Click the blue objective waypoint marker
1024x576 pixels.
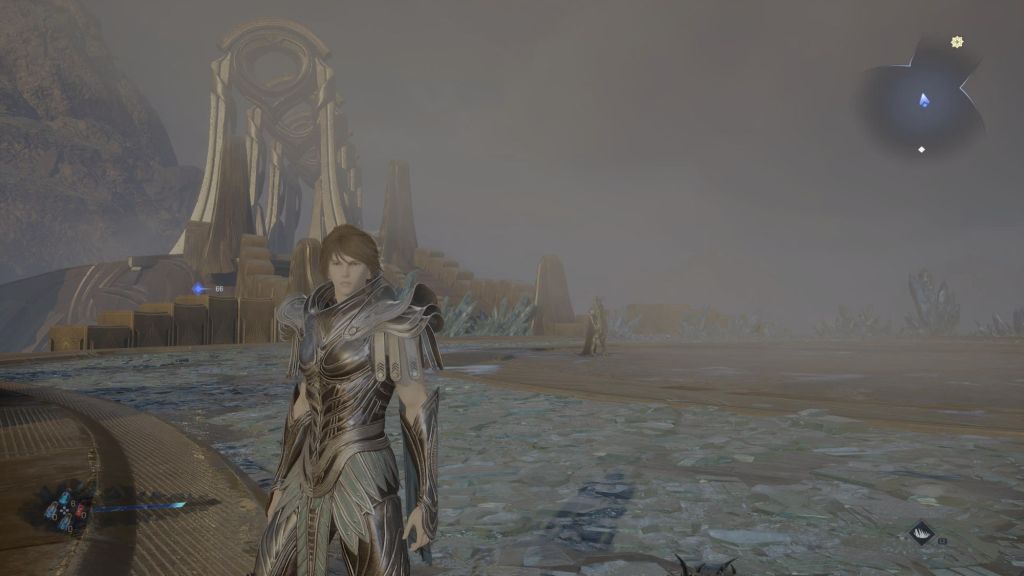coord(200,289)
